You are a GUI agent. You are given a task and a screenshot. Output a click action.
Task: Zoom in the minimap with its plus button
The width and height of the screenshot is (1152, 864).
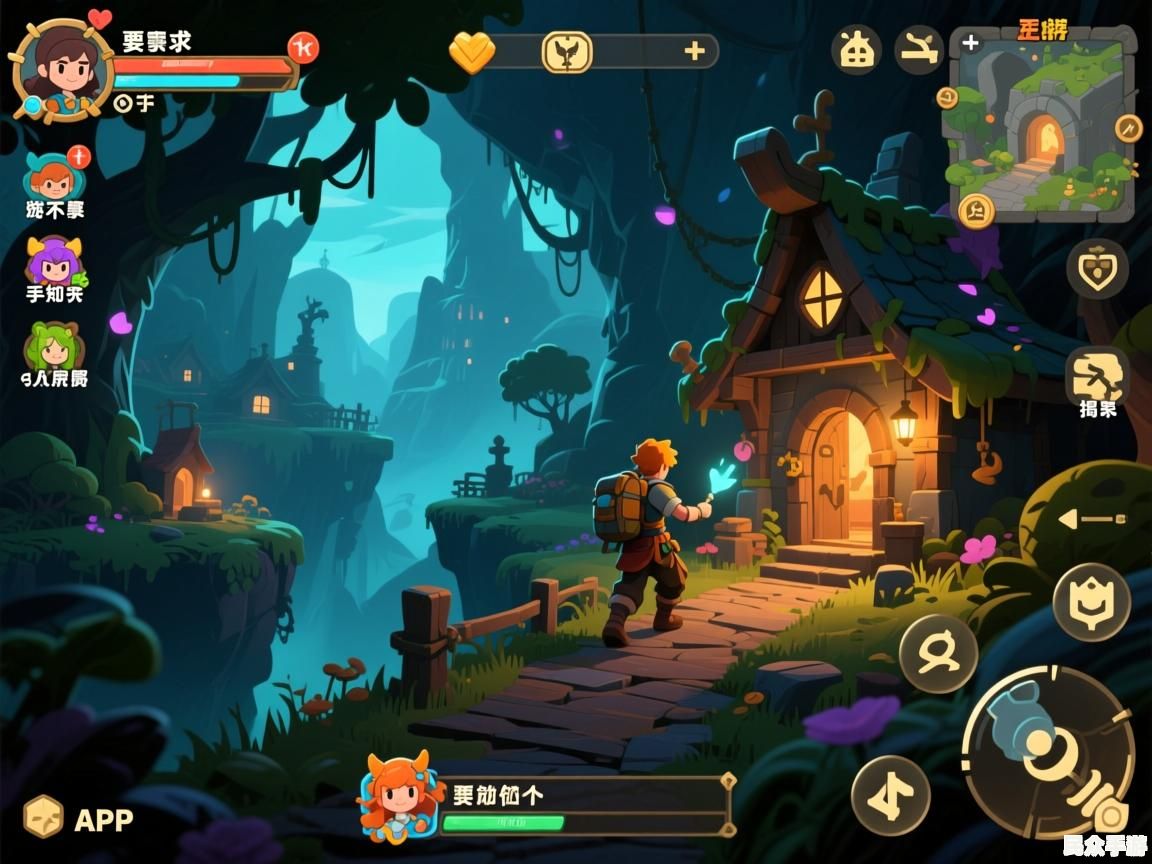click(x=970, y=43)
